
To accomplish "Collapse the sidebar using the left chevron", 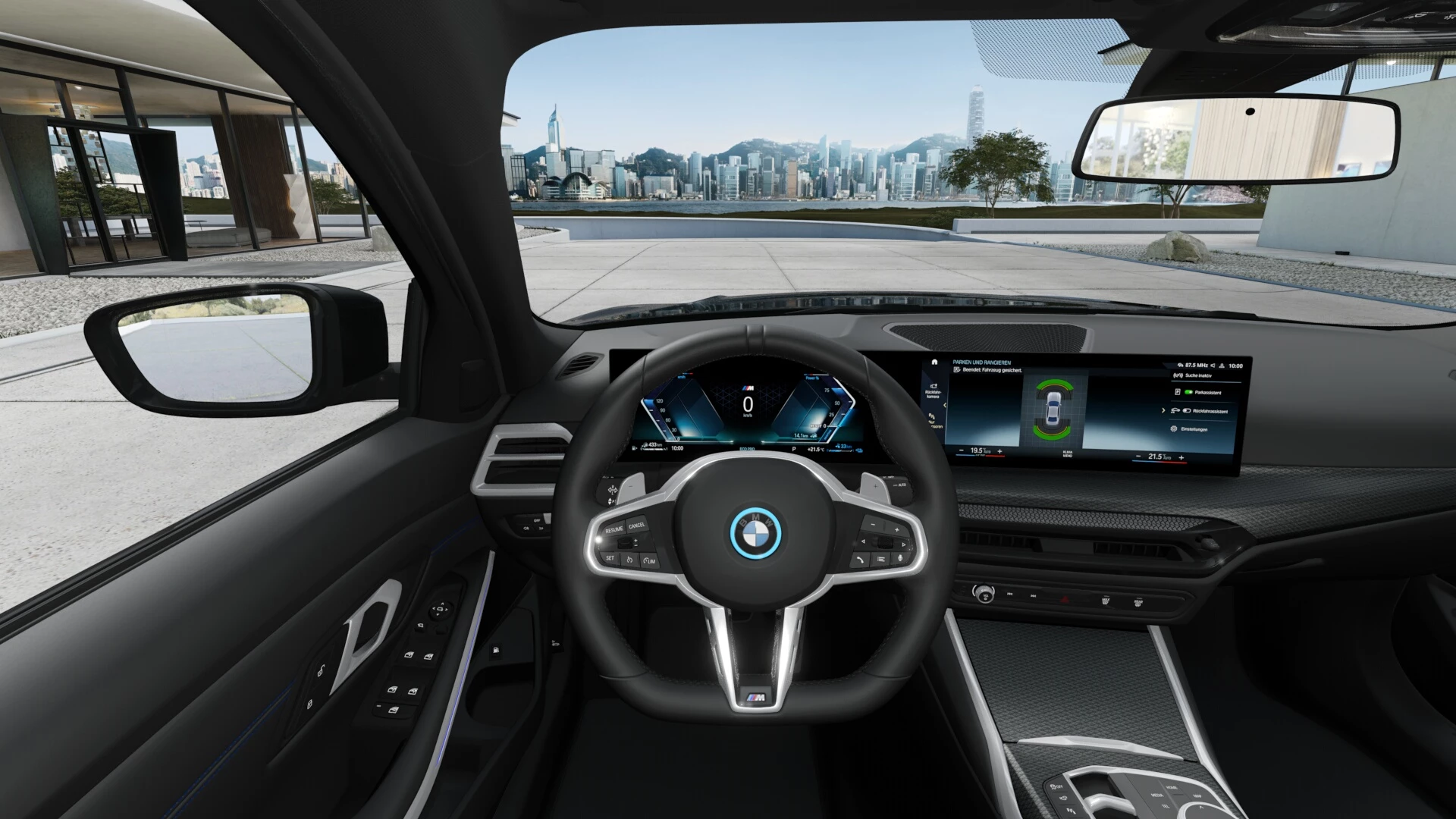I will point(945,405).
